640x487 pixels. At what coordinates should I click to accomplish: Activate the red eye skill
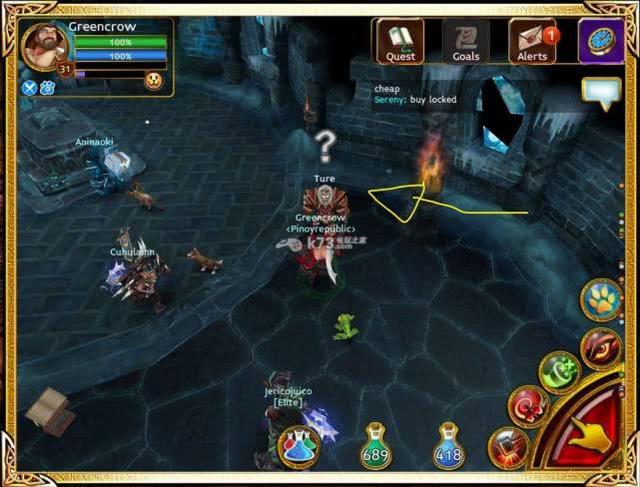click(601, 348)
